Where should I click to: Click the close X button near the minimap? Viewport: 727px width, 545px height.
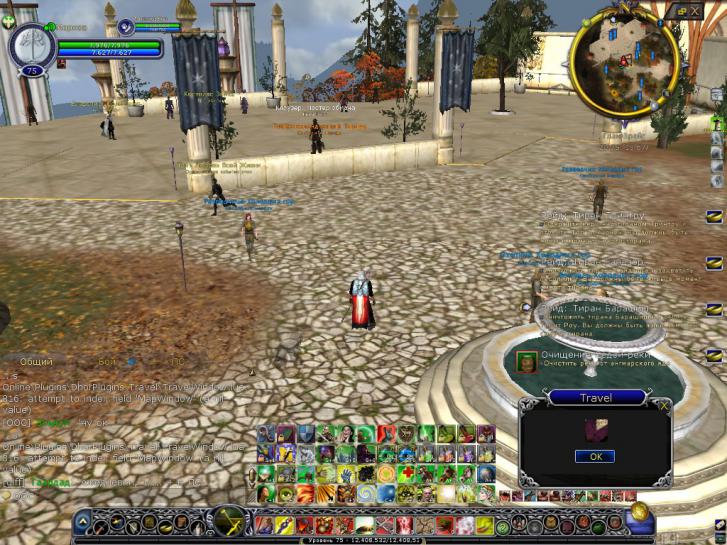click(696, 10)
